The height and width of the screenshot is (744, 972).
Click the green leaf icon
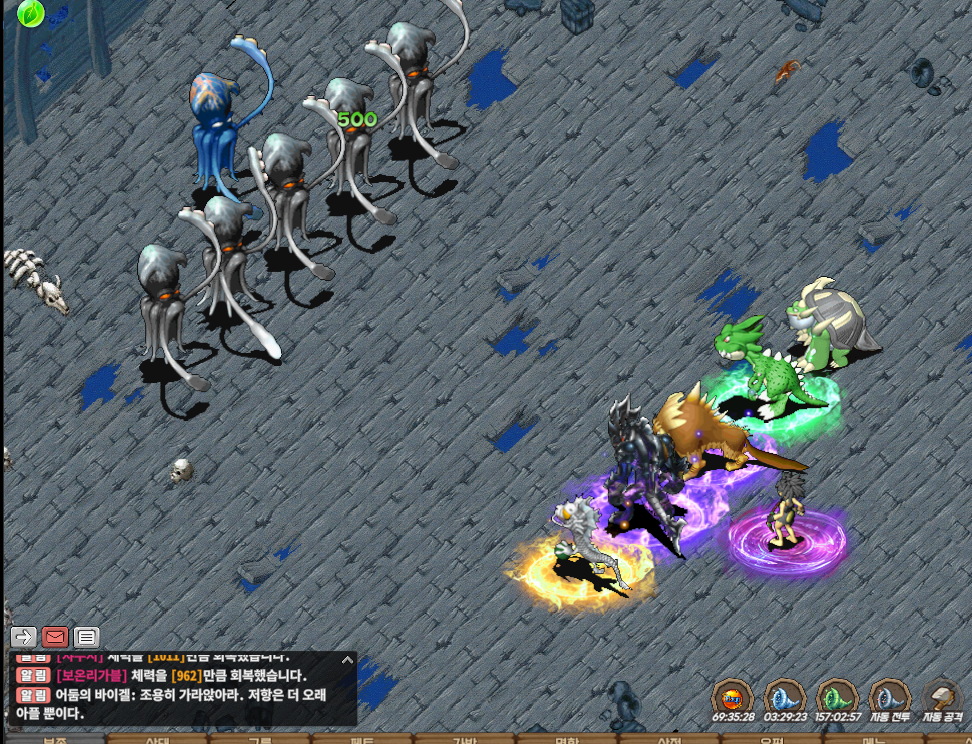coord(30,13)
